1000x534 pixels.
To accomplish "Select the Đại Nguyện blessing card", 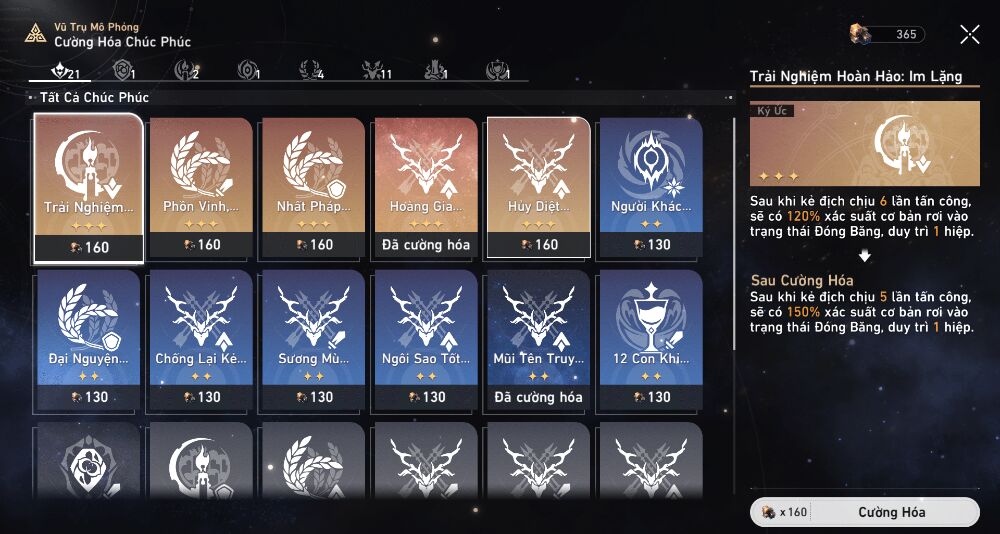I will tap(88, 340).
